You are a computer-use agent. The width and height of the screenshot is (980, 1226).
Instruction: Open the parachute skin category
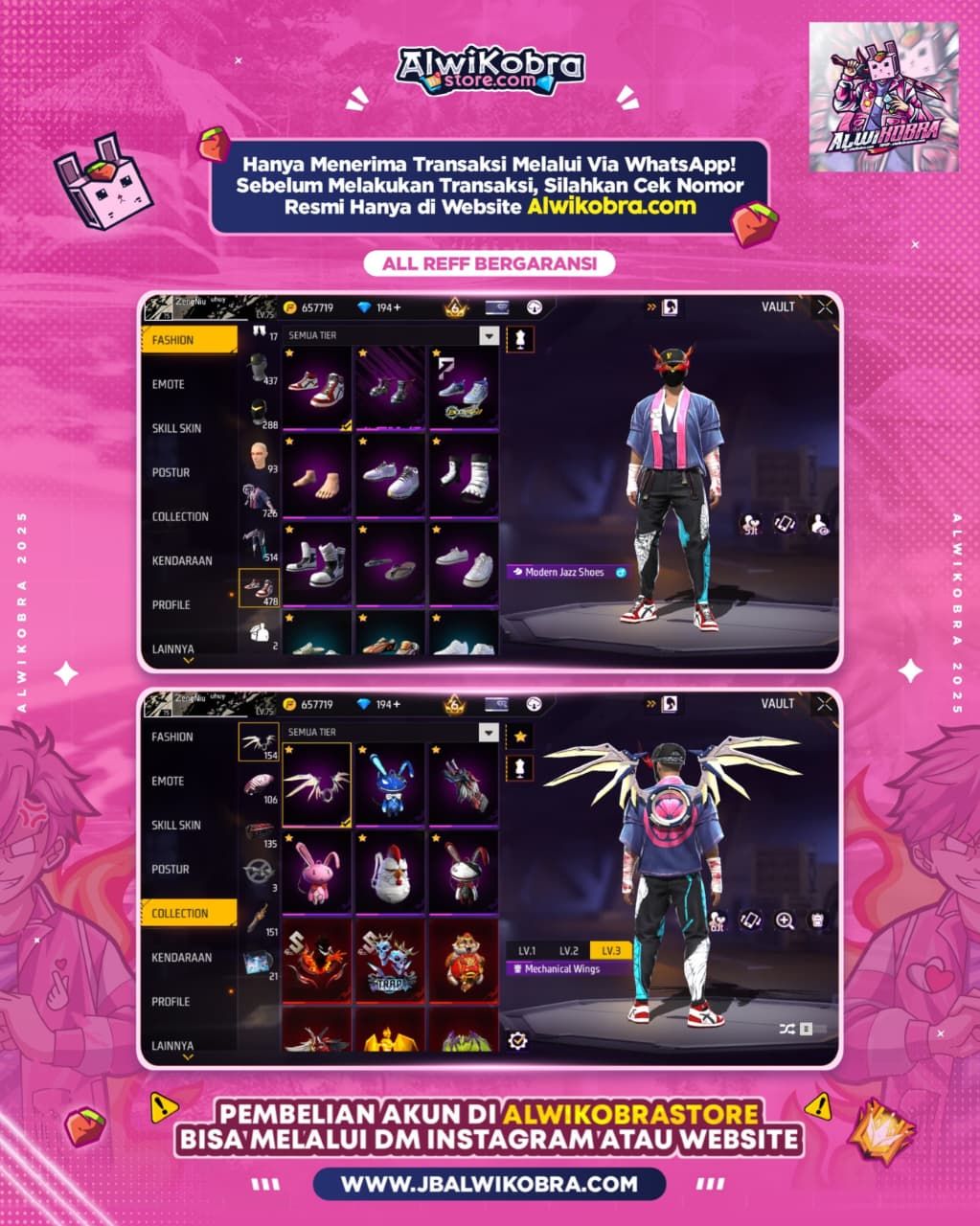[x=258, y=785]
